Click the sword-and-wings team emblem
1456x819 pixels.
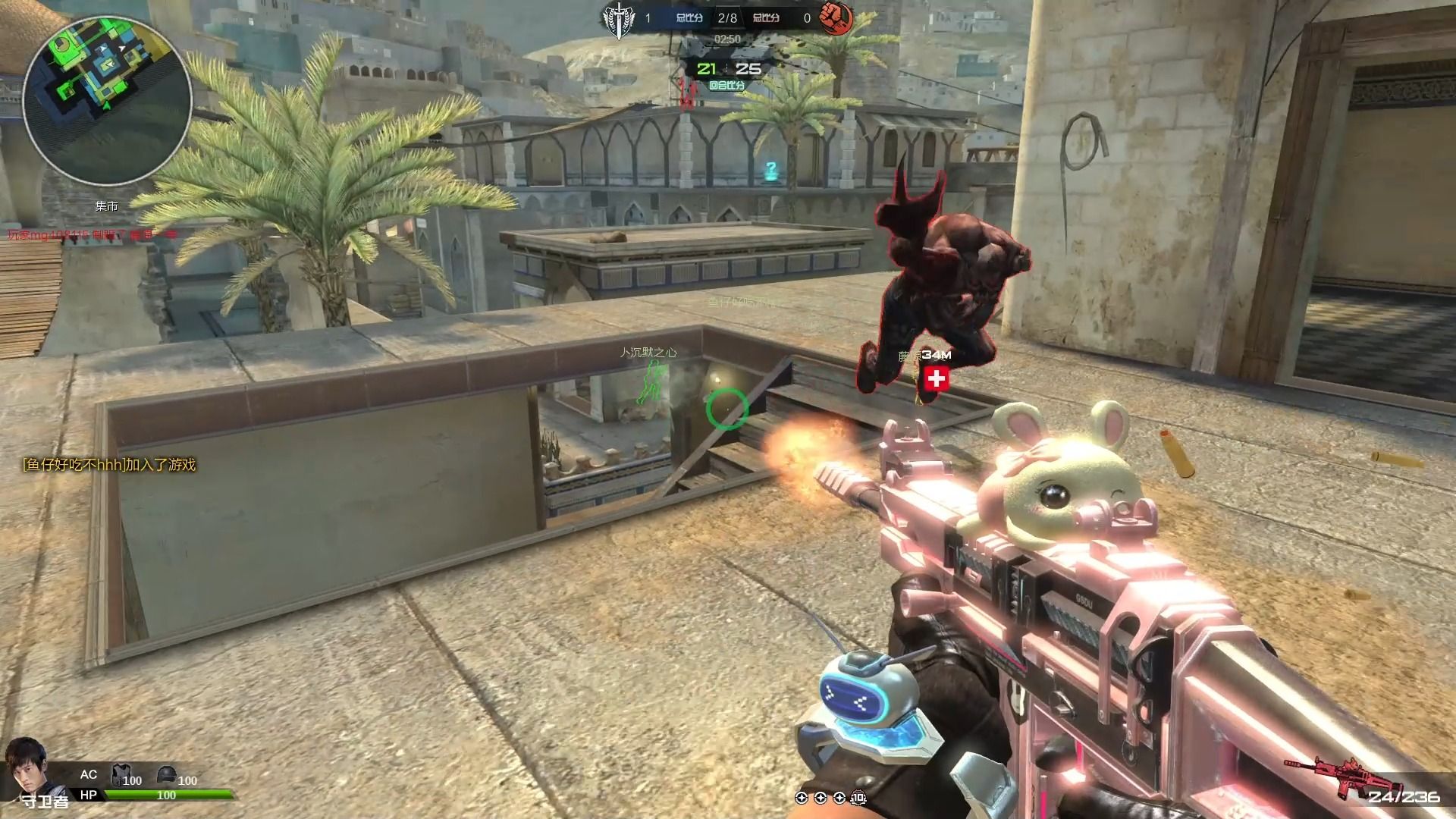620,18
